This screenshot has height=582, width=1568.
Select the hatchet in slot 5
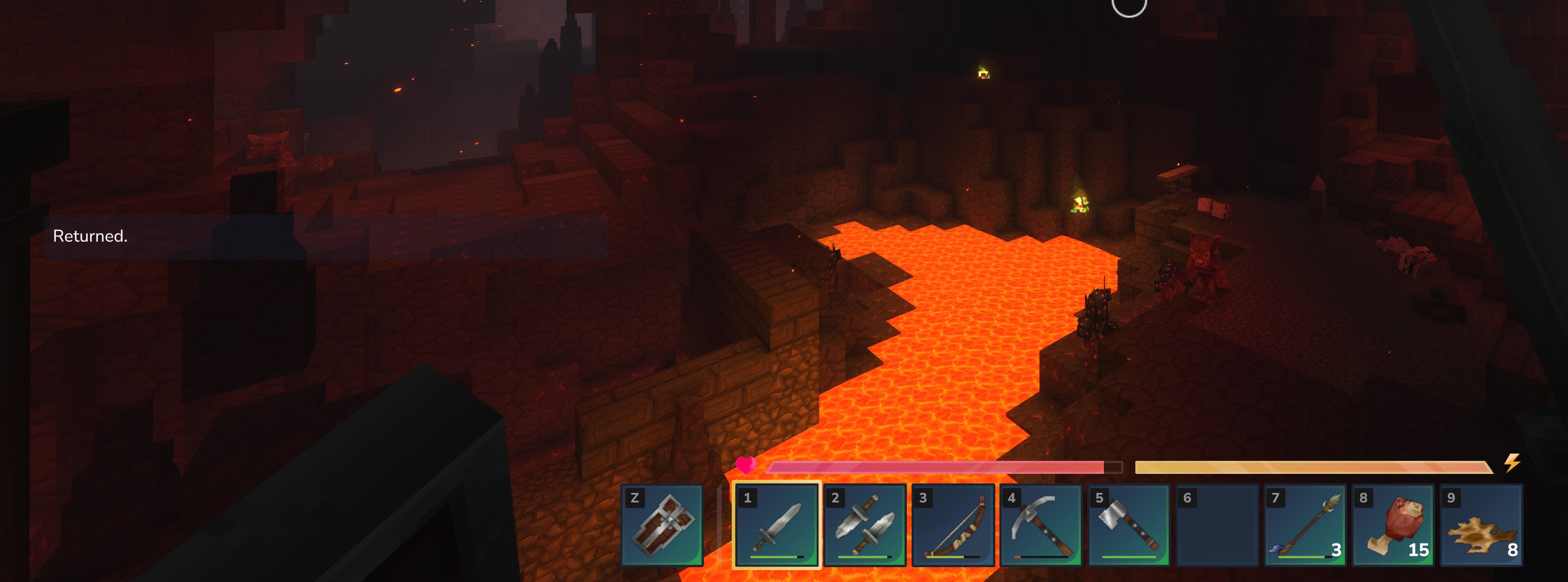pyautogui.click(x=1129, y=525)
